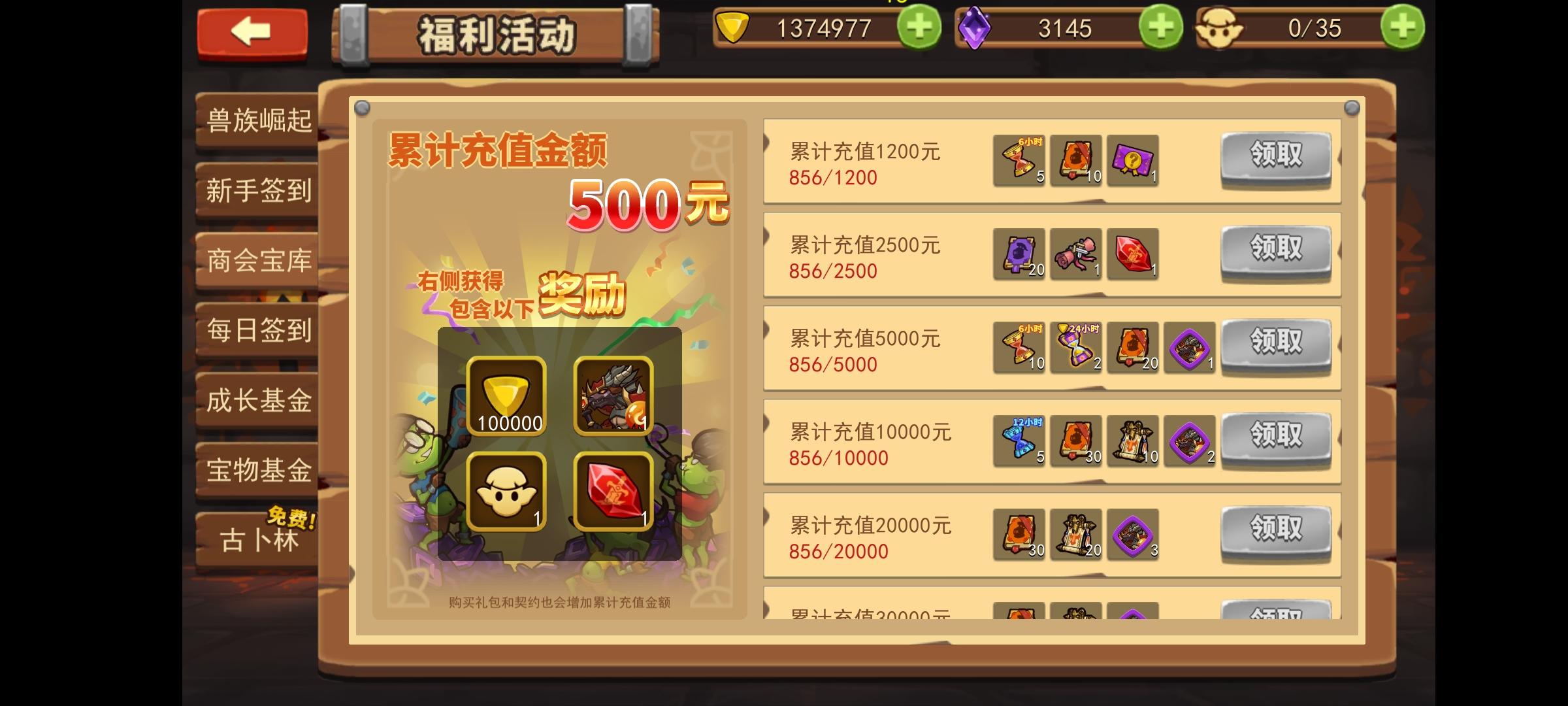Click the 6小时 hourglass reward in 1200元 row
The height and width of the screenshot is (706, 1568).
click(1018, 160)
